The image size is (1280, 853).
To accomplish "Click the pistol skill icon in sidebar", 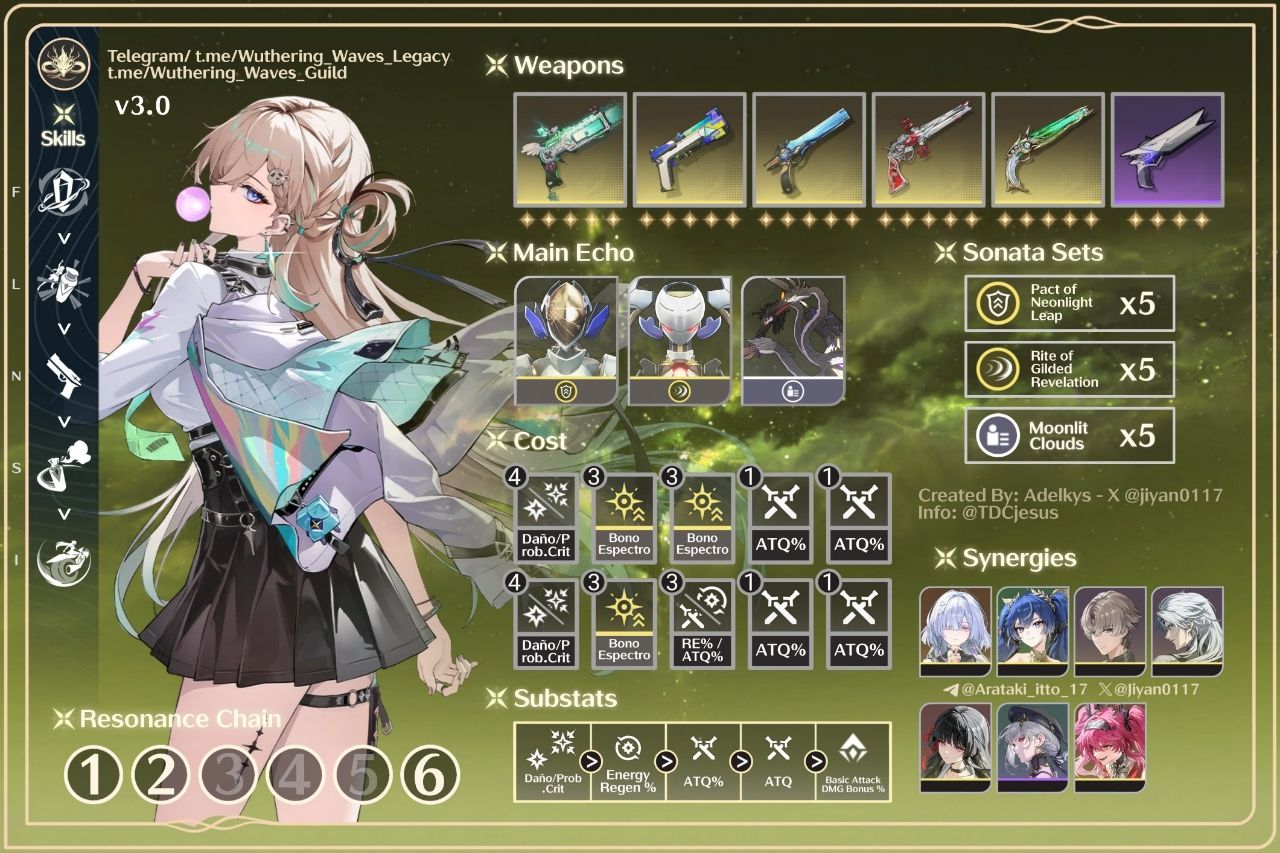I will (63, 374).
